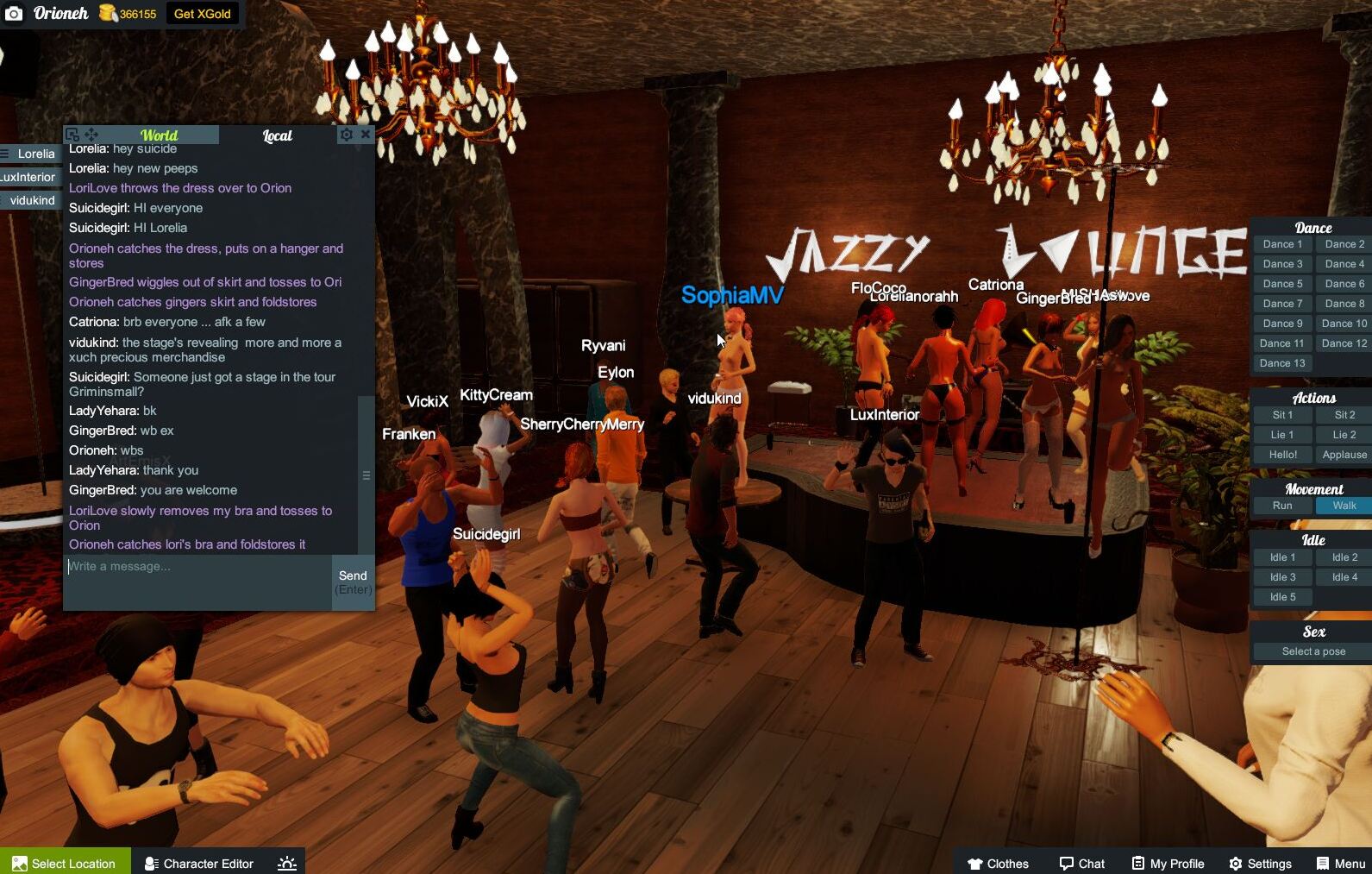The height and width of the screenshot is (874, 1372).
Task: Open My Profile
Action: coord(1168,863)
